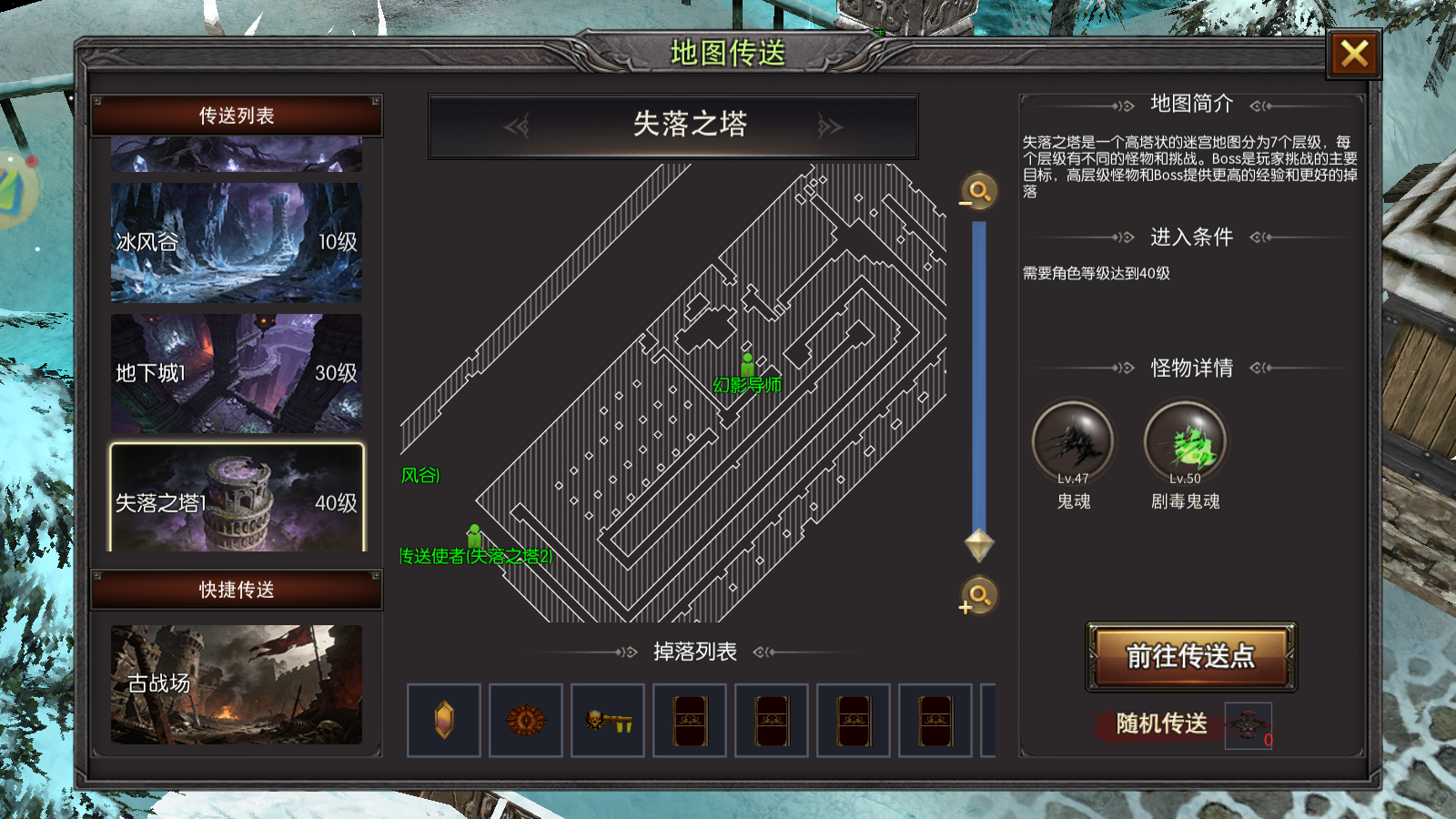Click the left arrow to view the previous map

click(x=515, y=126)
